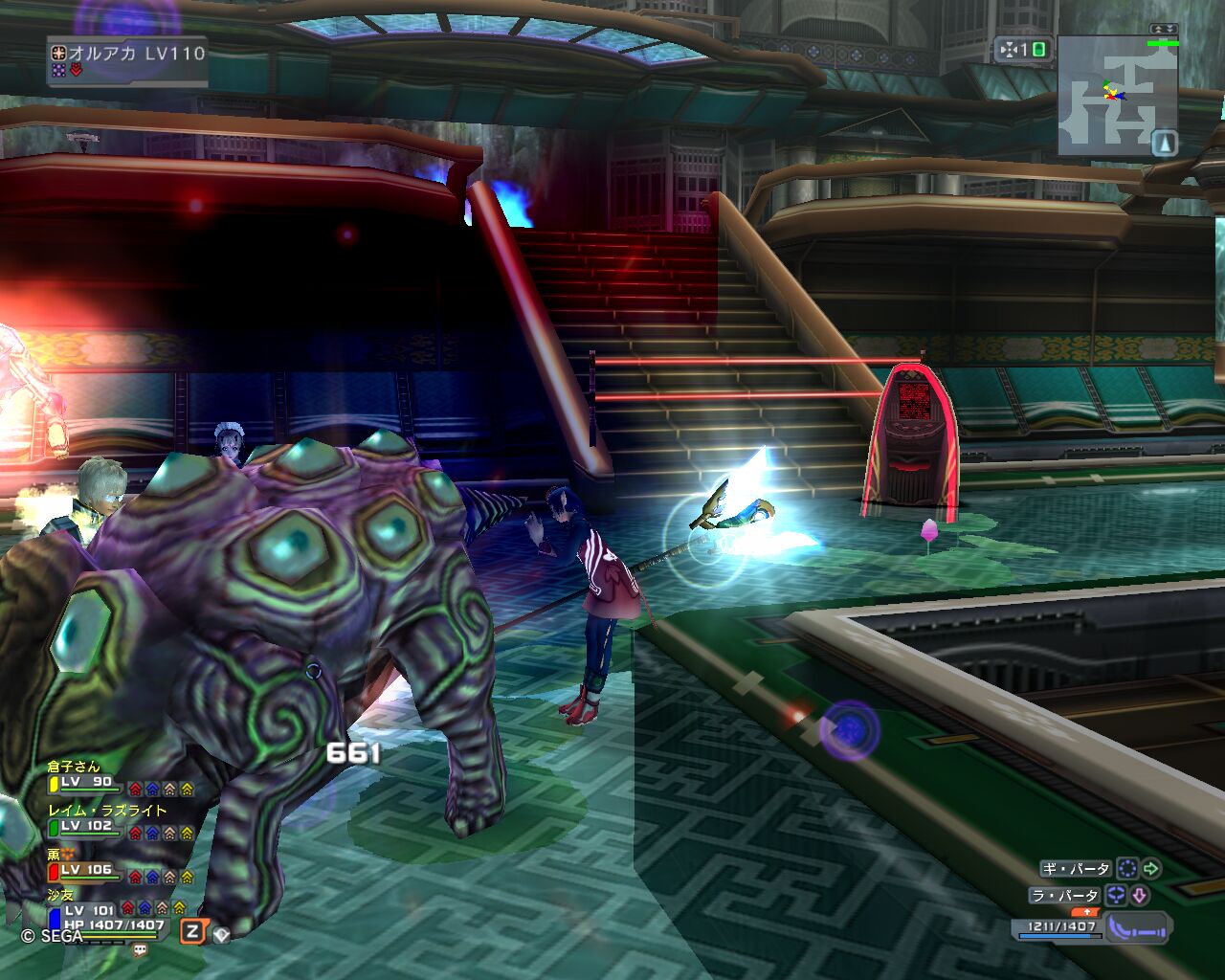This screenshot has width=1225, height=980.
Task: Click the orange Z icon
Action: point(192,931)
